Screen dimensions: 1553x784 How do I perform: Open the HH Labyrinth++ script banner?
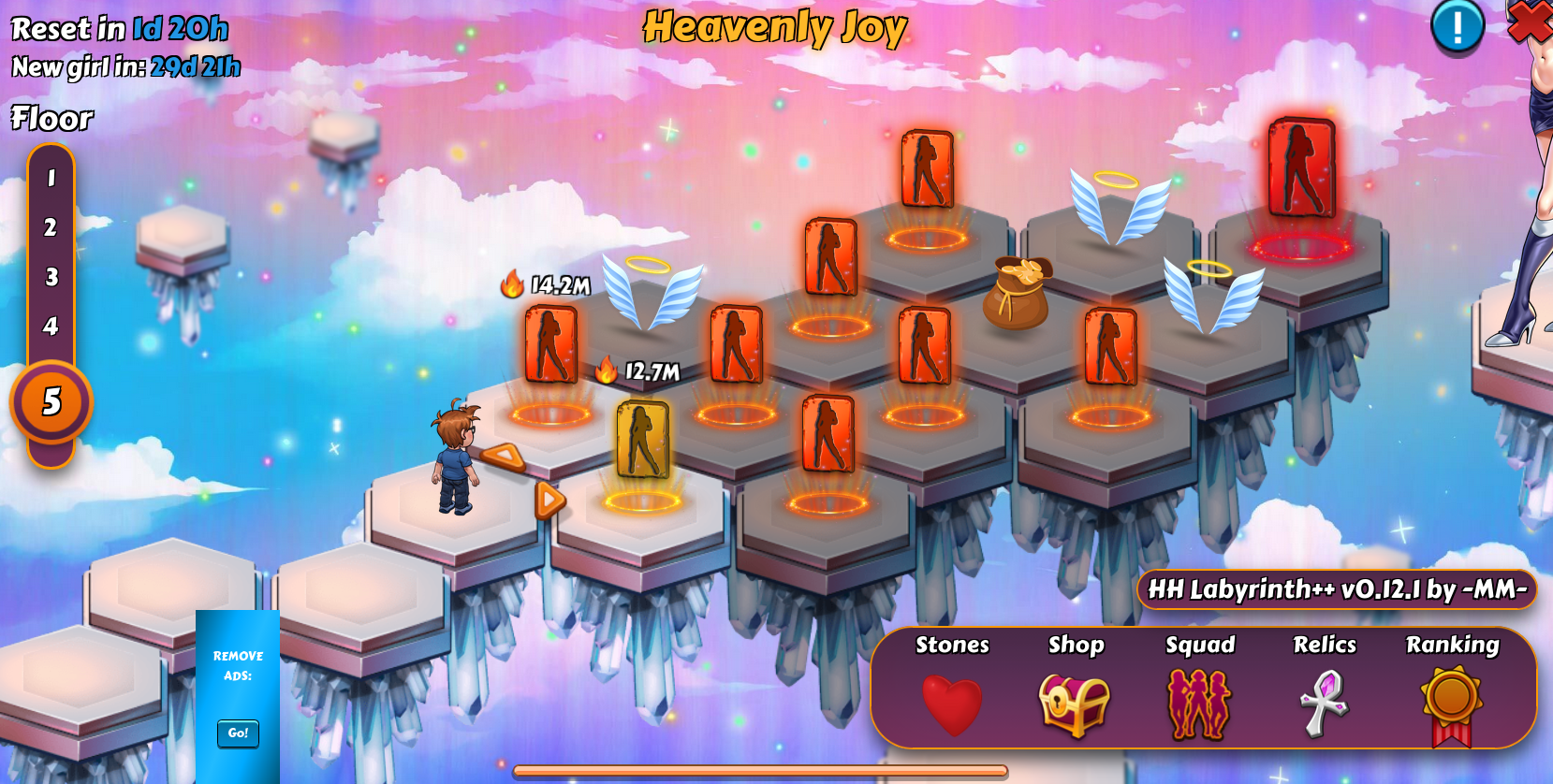[1337, 589]
